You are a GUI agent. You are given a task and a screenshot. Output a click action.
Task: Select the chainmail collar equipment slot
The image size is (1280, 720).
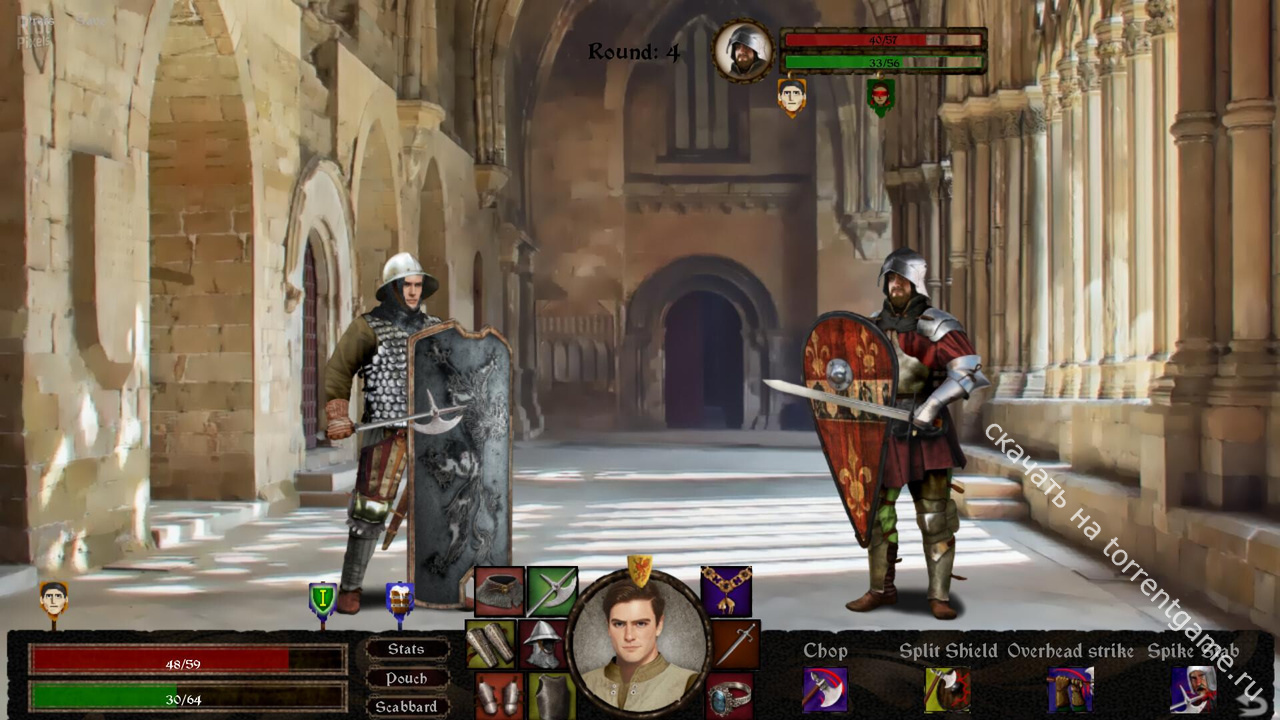[499, 591]
